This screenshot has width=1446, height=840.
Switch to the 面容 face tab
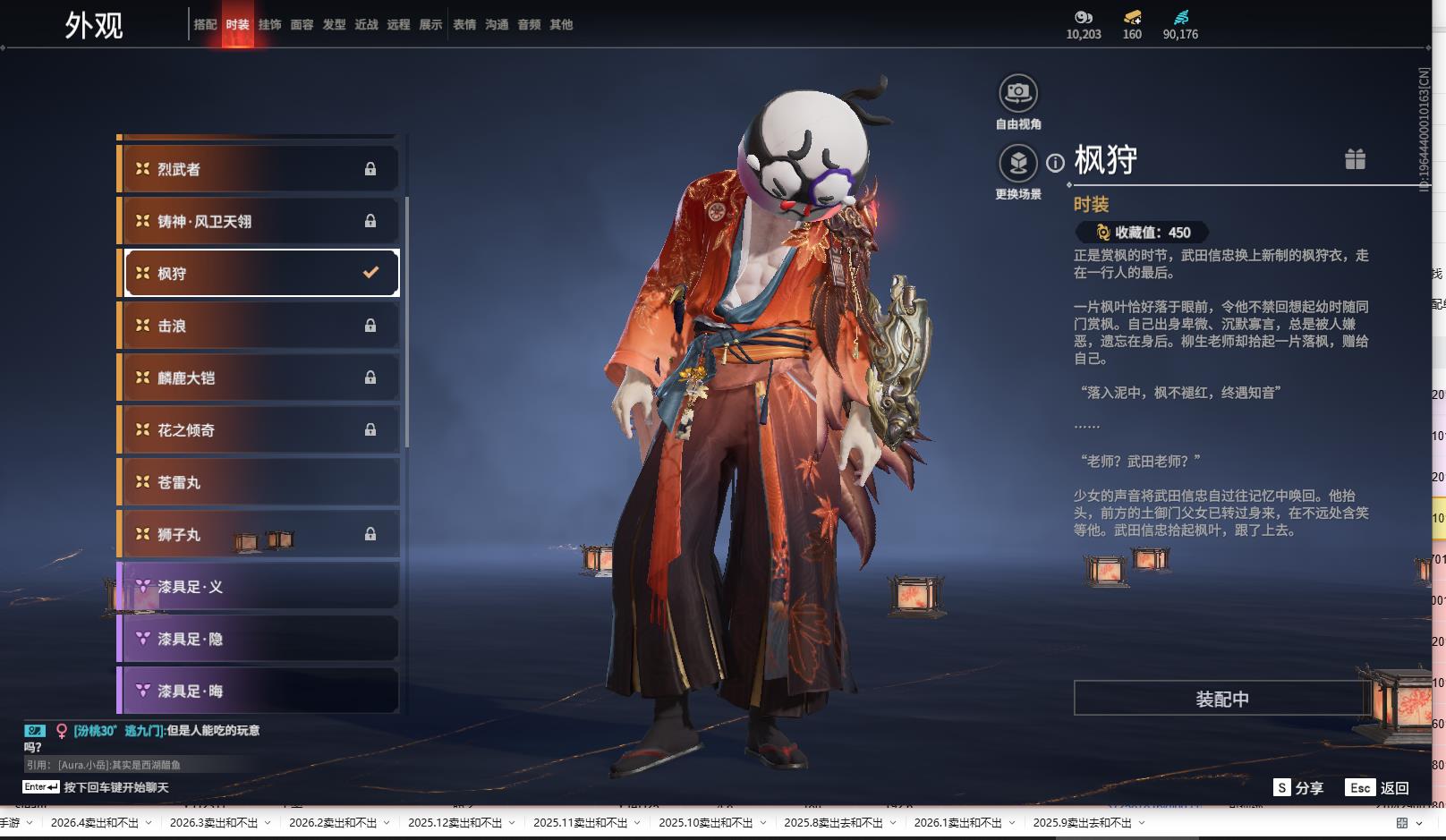pyautogui.click(x=302, y=25)
